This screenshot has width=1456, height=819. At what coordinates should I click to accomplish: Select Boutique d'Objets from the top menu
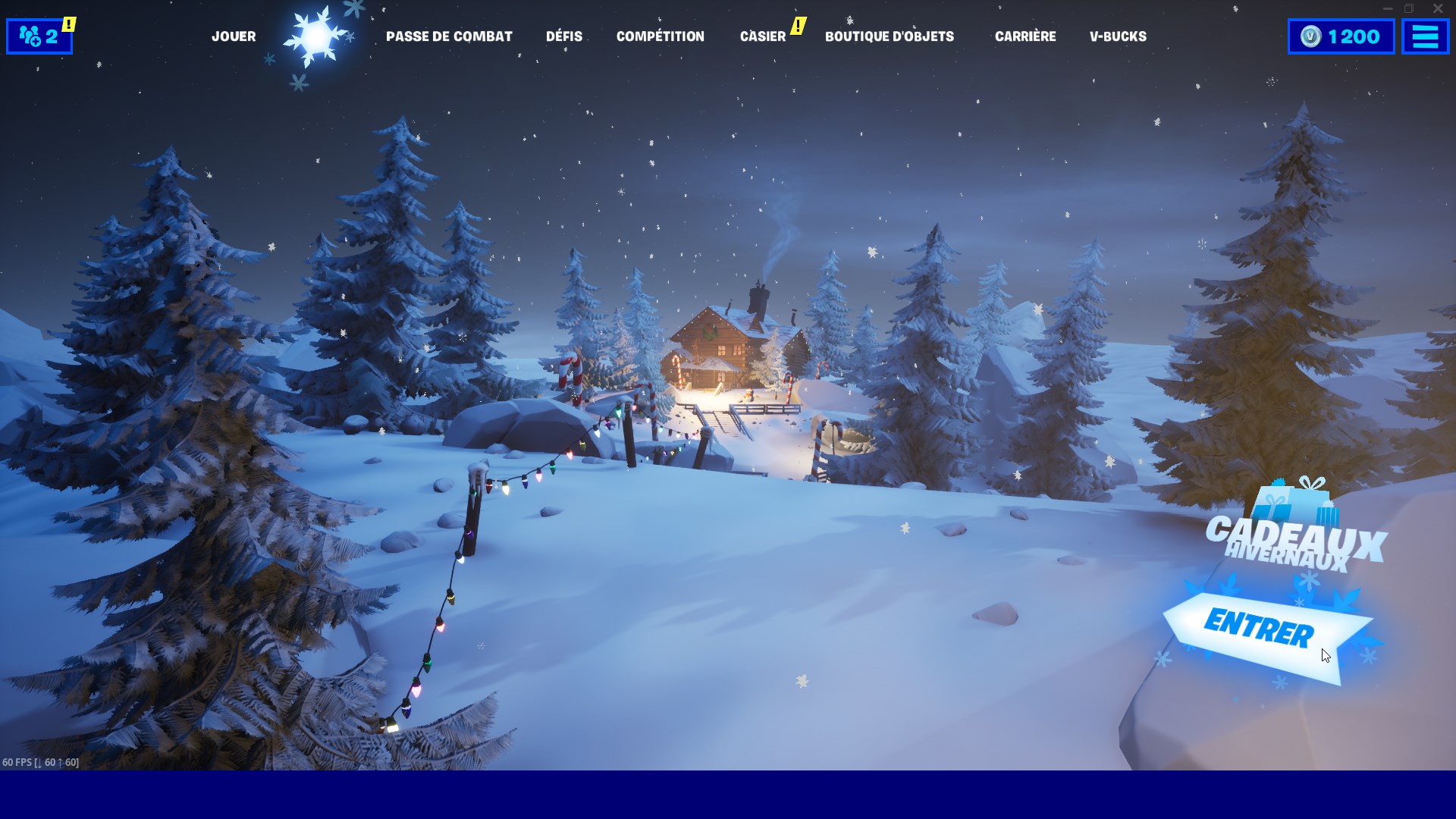tap(889, 36)
